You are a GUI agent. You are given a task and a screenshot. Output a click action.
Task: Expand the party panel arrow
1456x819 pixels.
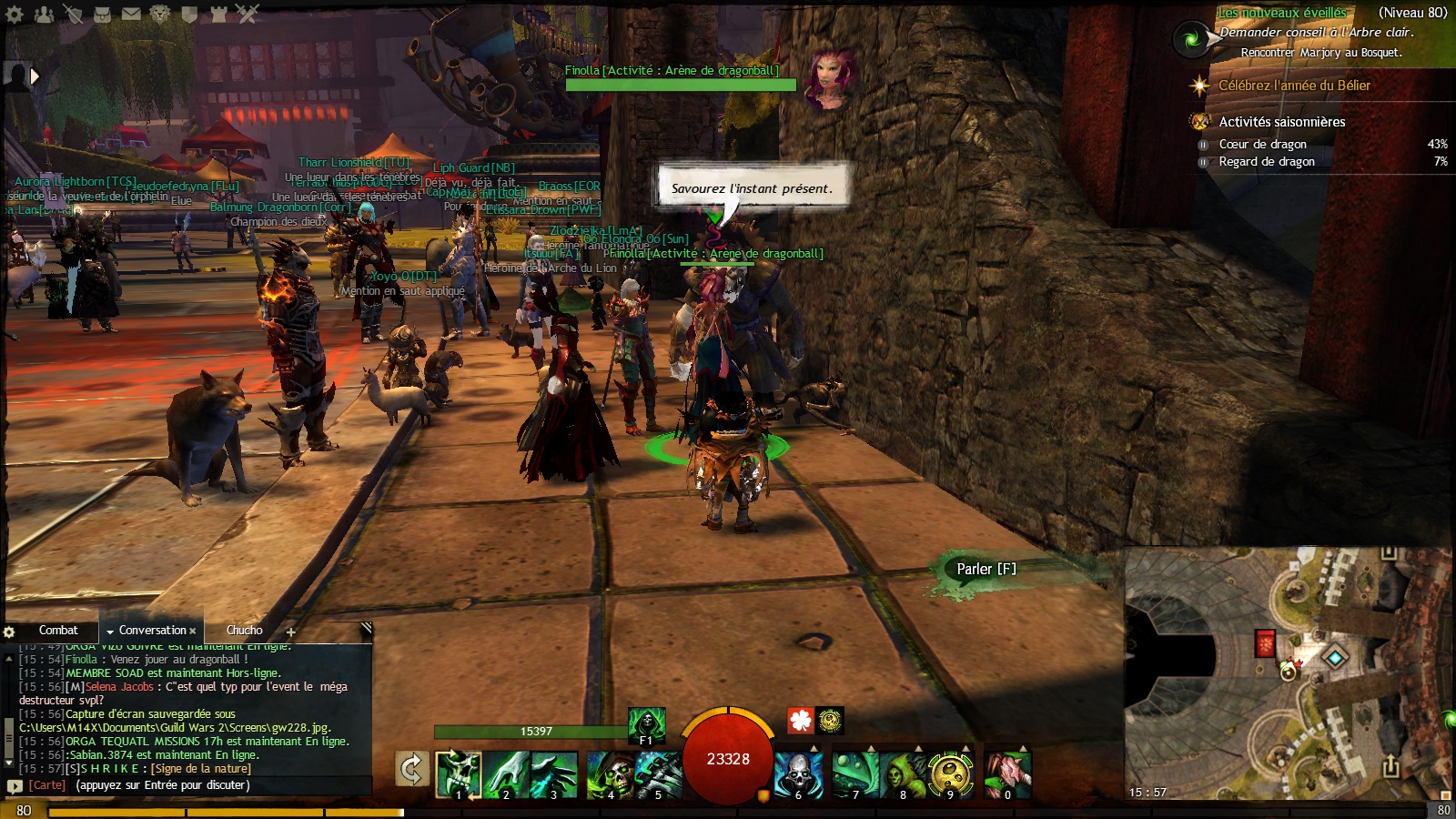tap(35, 76)
